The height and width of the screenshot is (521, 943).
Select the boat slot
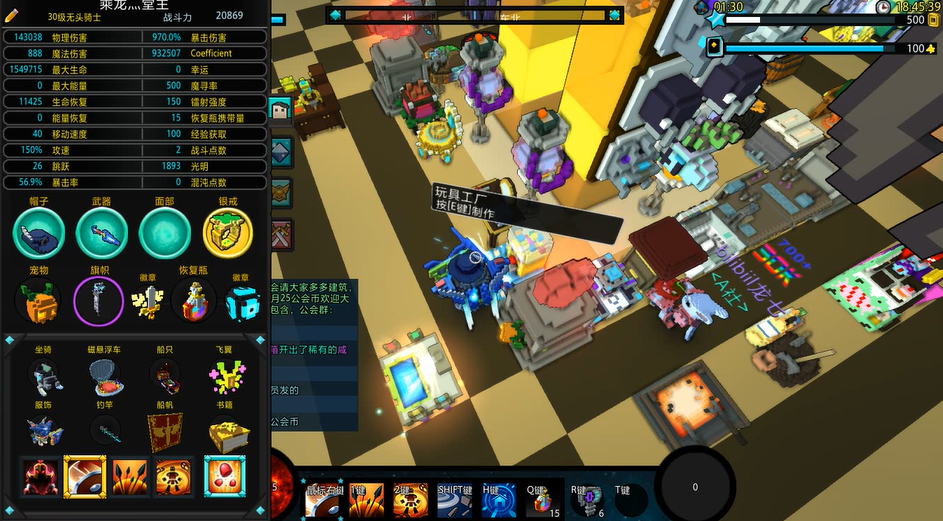pos(166,377)
